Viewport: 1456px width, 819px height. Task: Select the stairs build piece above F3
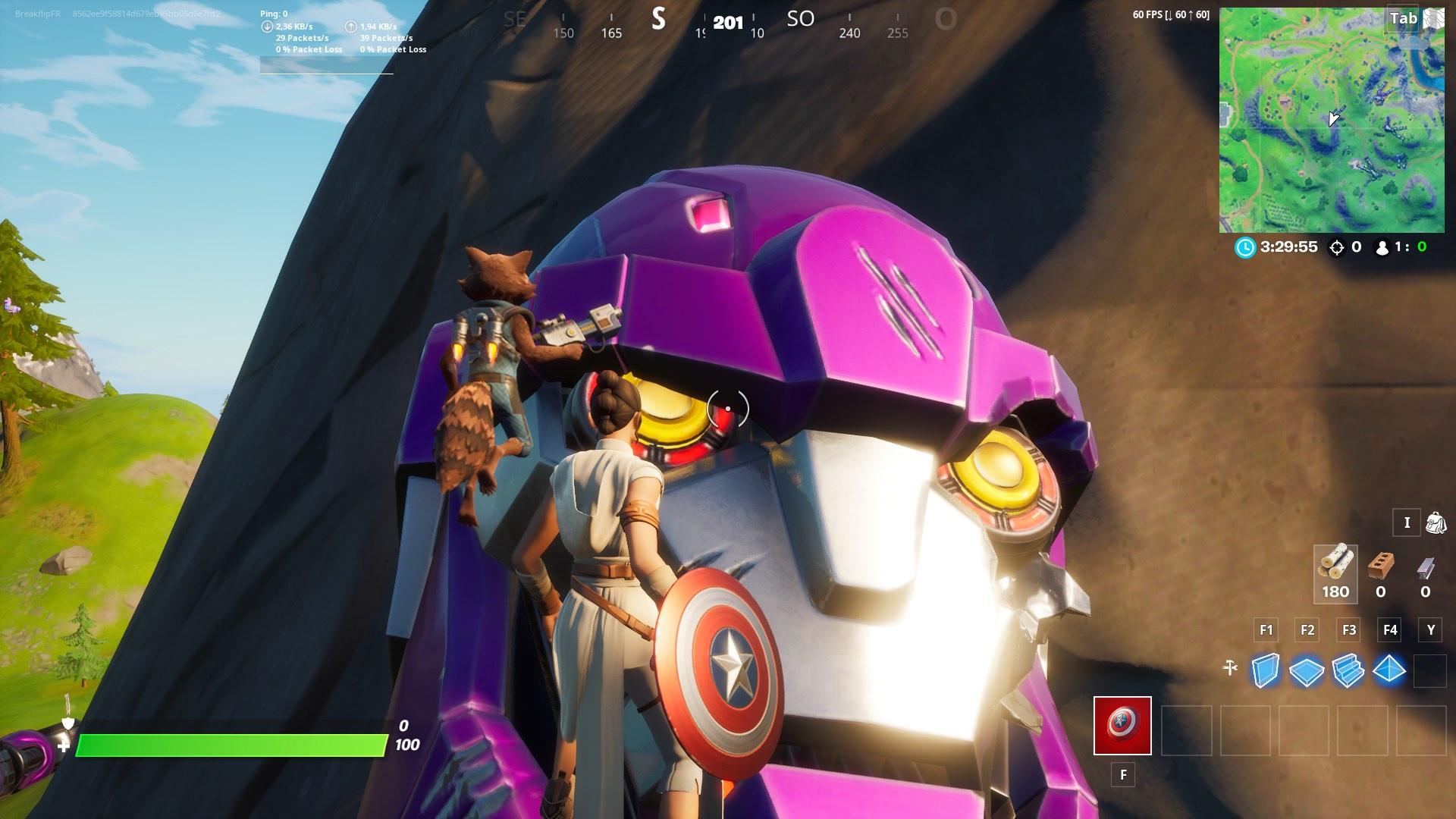pos(1348,670)
